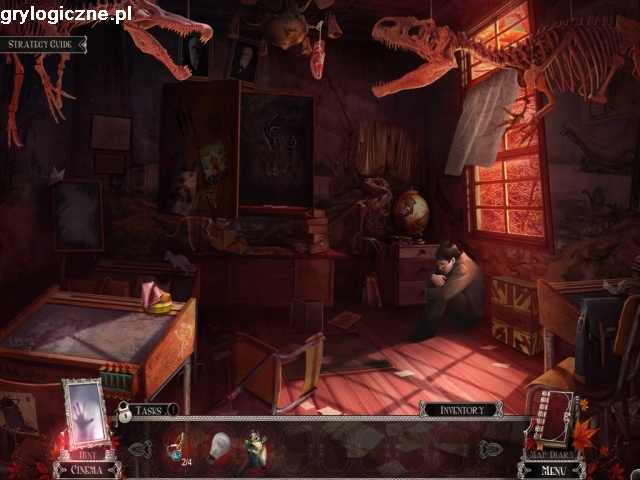Open the Cinema button
The height and width of the screenshot is (480, 640).
pyautogui.click(x=86, y=468)
